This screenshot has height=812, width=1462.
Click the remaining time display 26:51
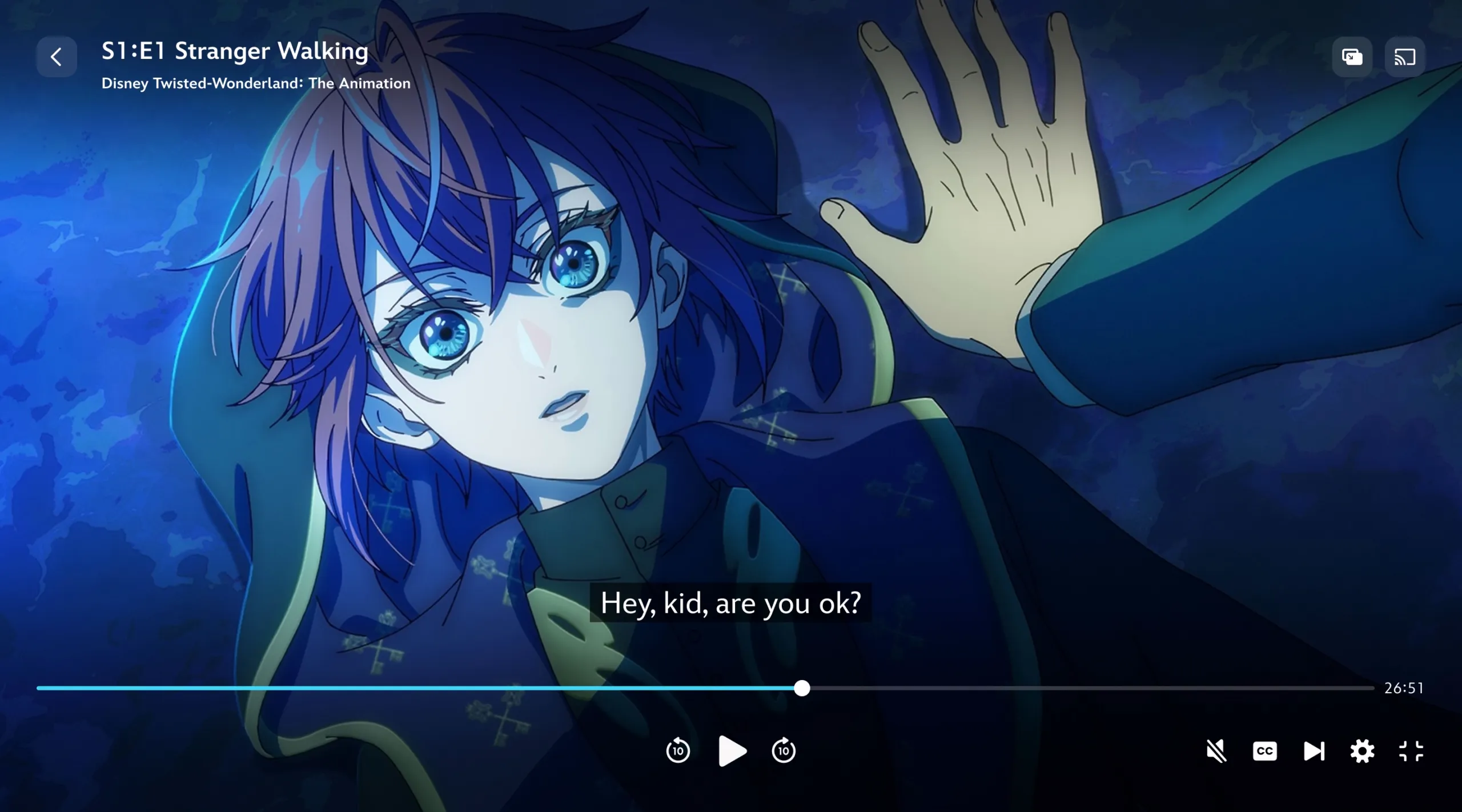pyautogui.click(x=1404, y=688)
